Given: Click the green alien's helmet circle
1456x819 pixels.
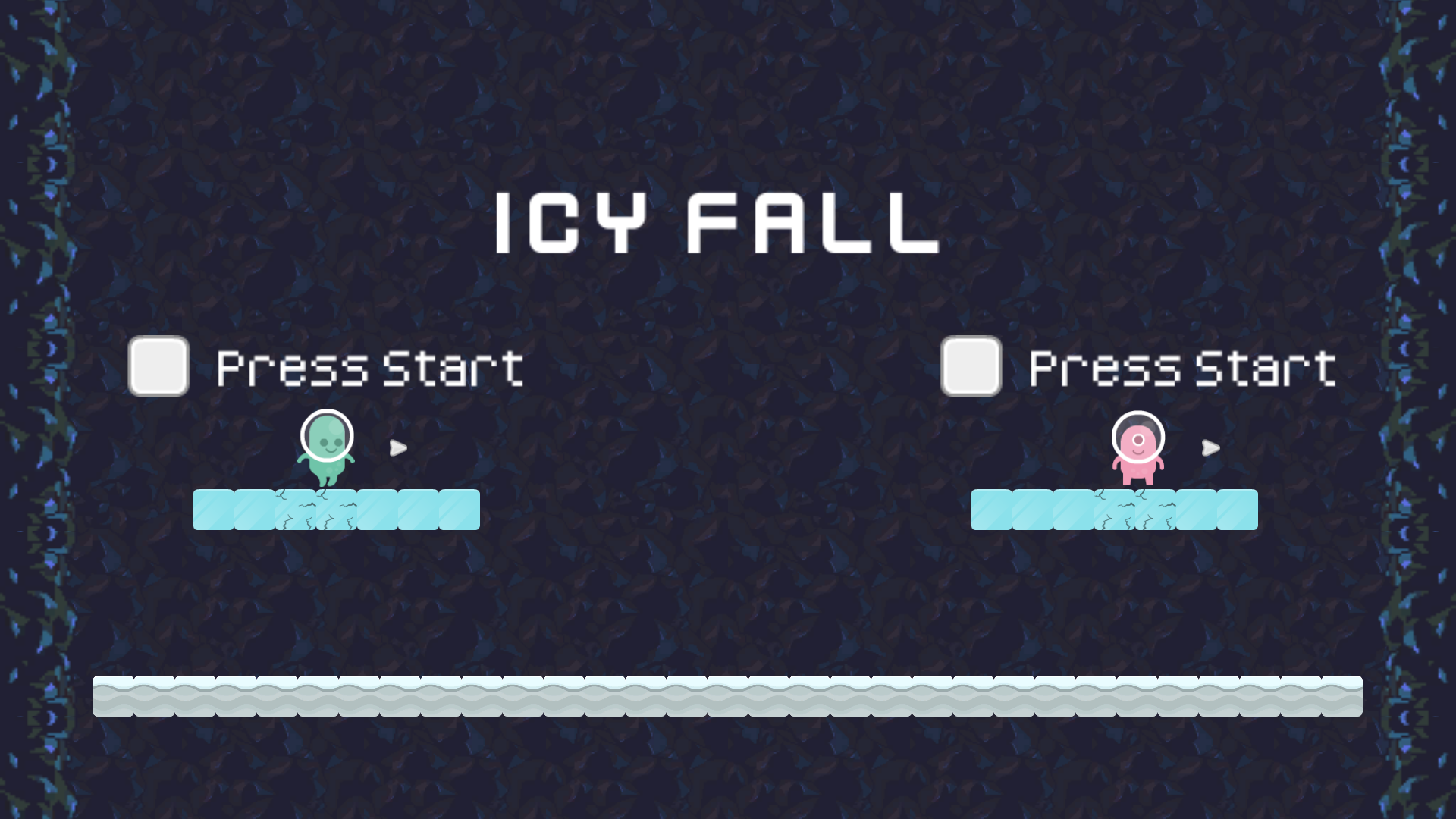Looking at the screenshot, I should tap(328, 435).
